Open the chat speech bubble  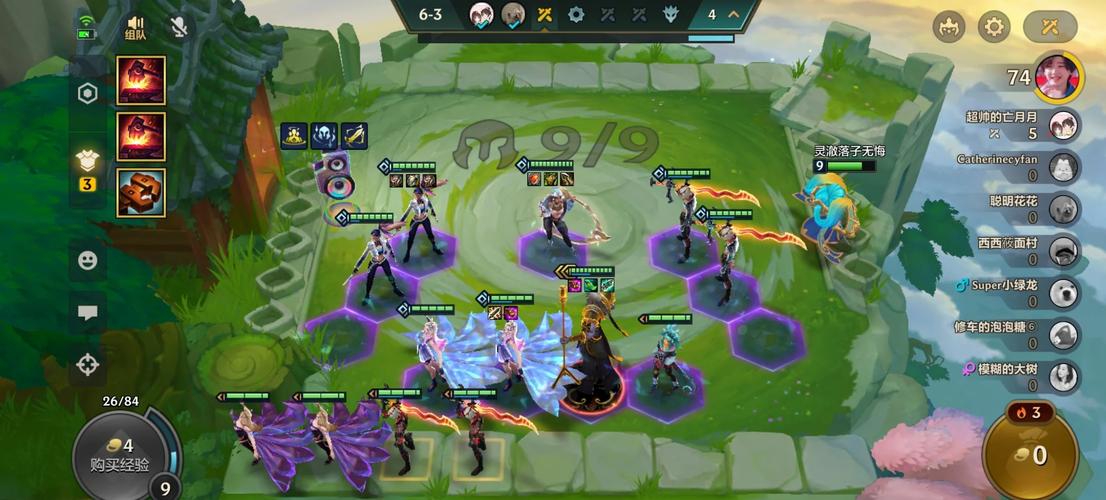pyautogui.click(x=88, y=313)
